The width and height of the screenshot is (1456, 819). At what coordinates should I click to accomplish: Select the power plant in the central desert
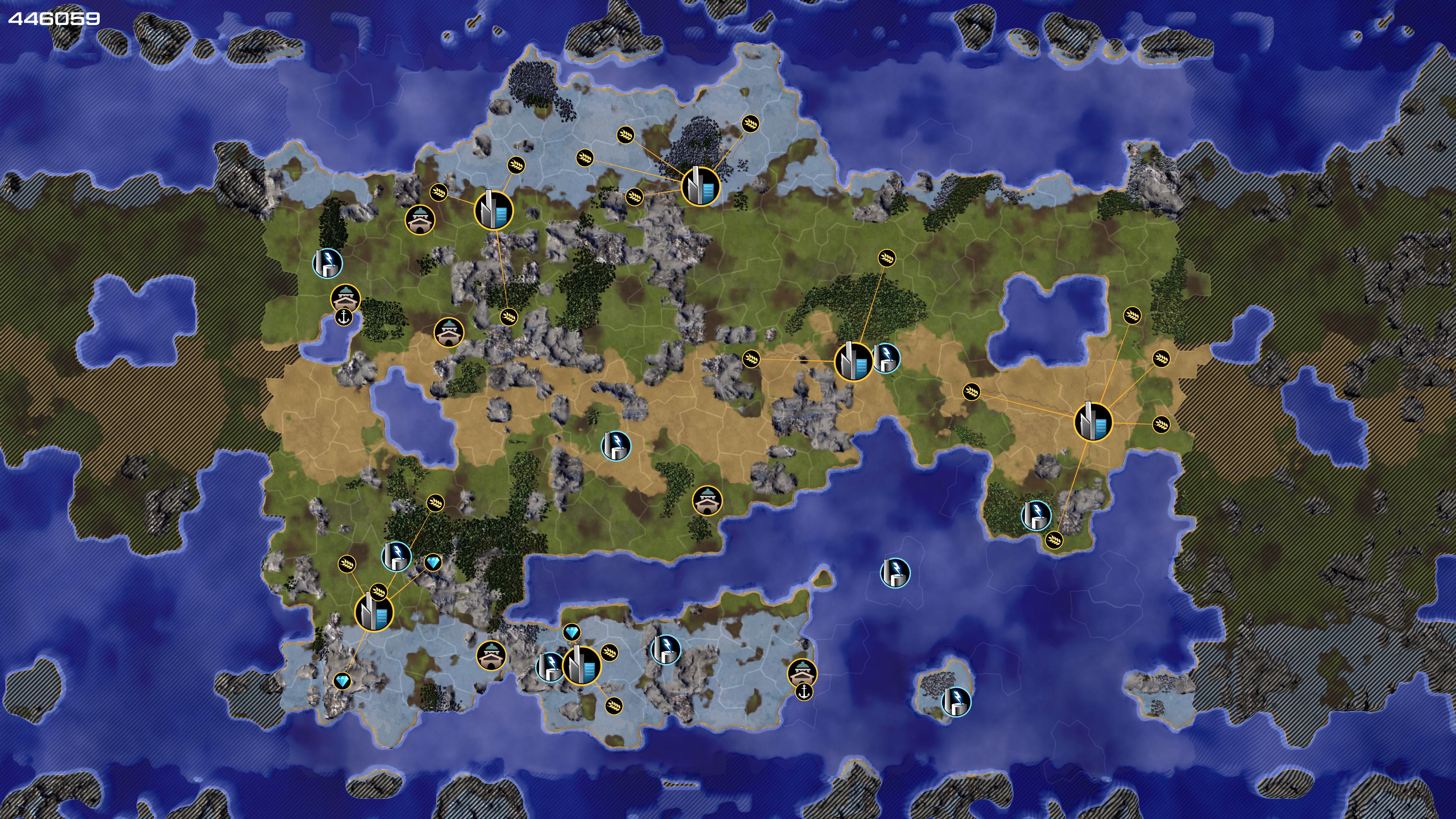click(615, 446)
